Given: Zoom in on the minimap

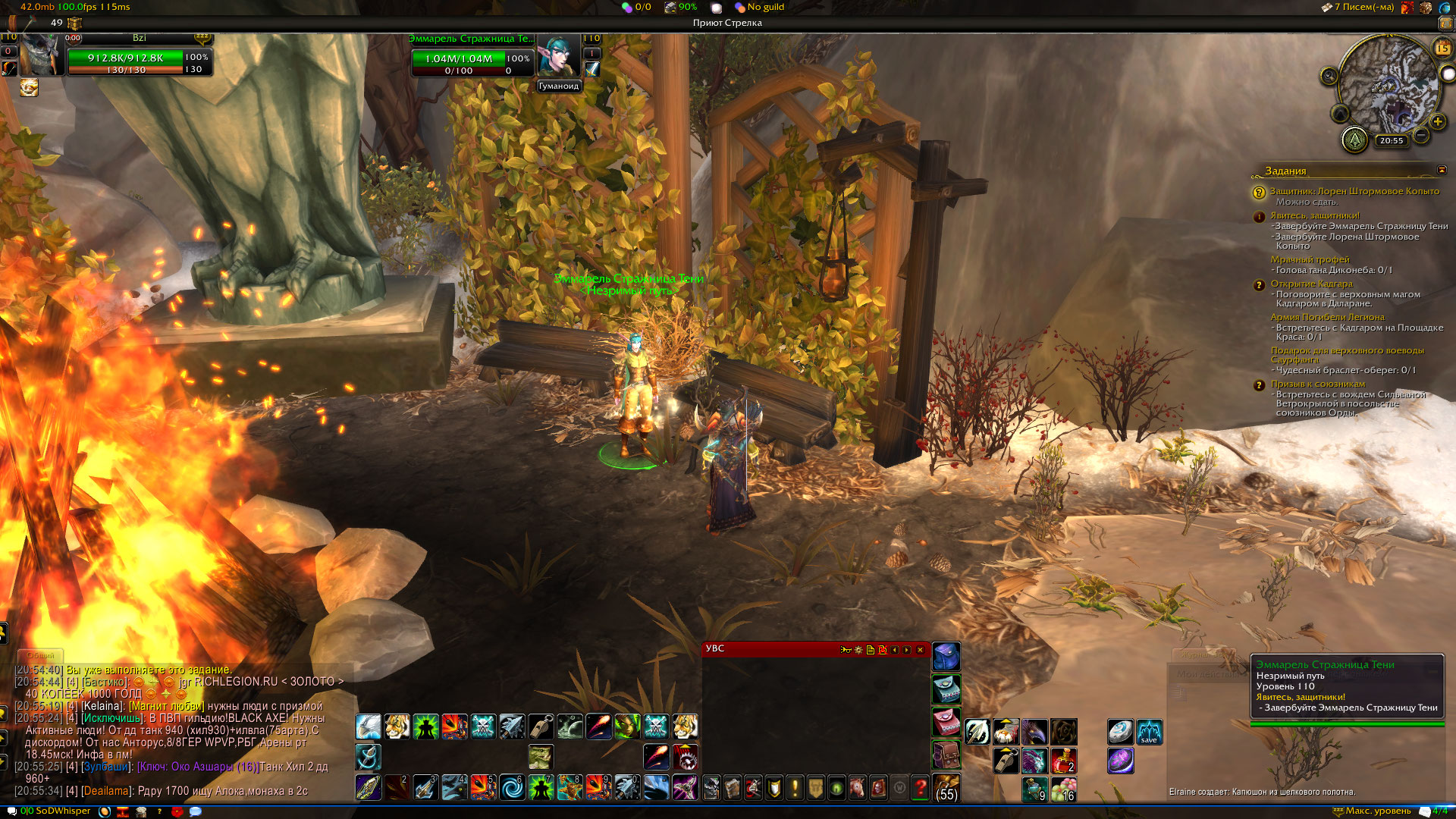Looking at the screenshot, I should pos(1437,121).
